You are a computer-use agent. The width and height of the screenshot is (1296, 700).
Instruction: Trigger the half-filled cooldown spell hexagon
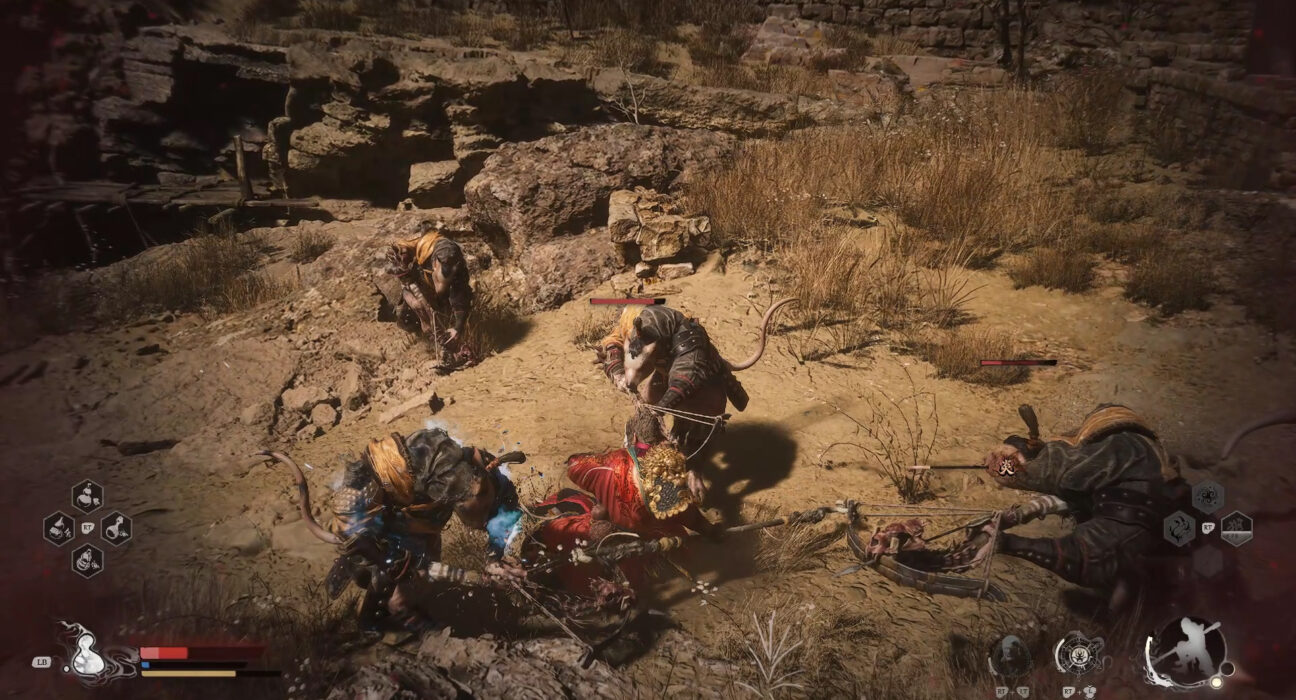coord(1236,528)
